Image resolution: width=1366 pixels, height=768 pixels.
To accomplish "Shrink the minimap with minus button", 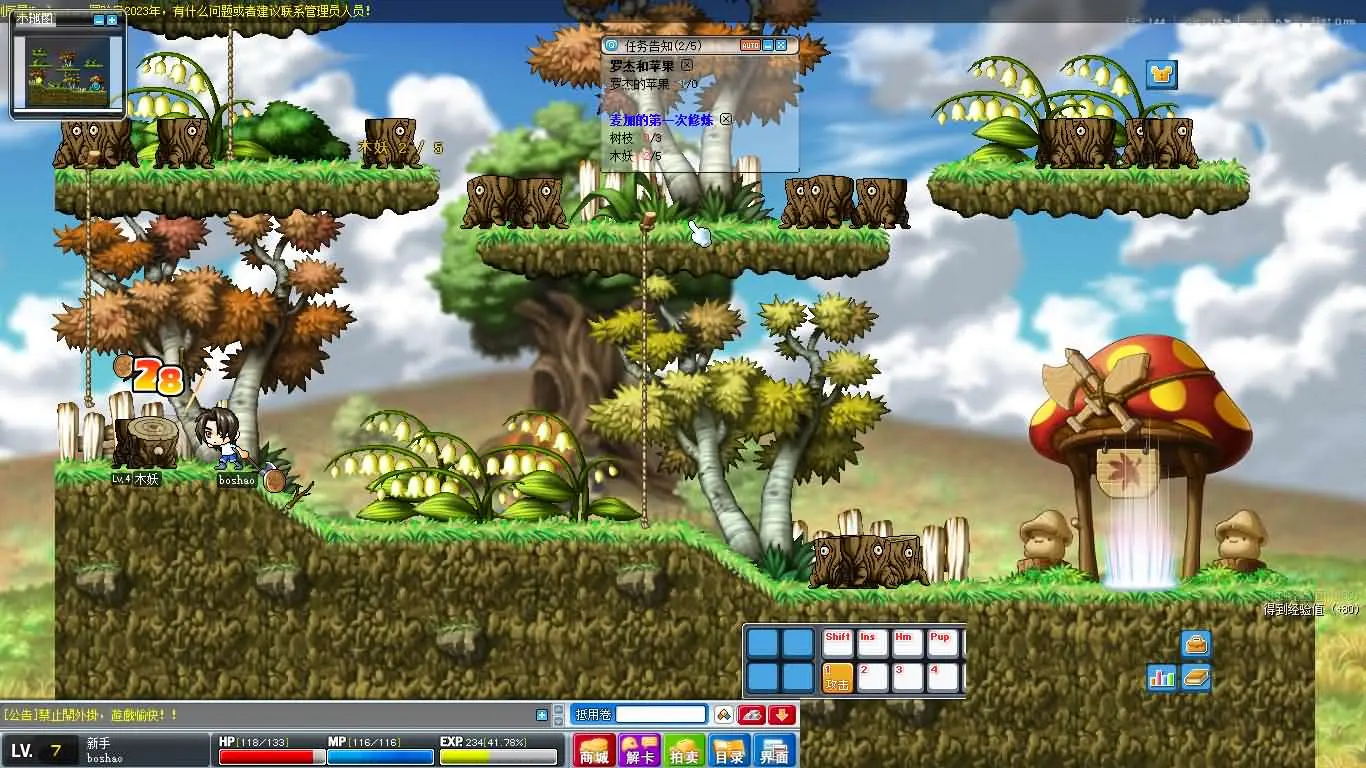I will pos(98,20).
